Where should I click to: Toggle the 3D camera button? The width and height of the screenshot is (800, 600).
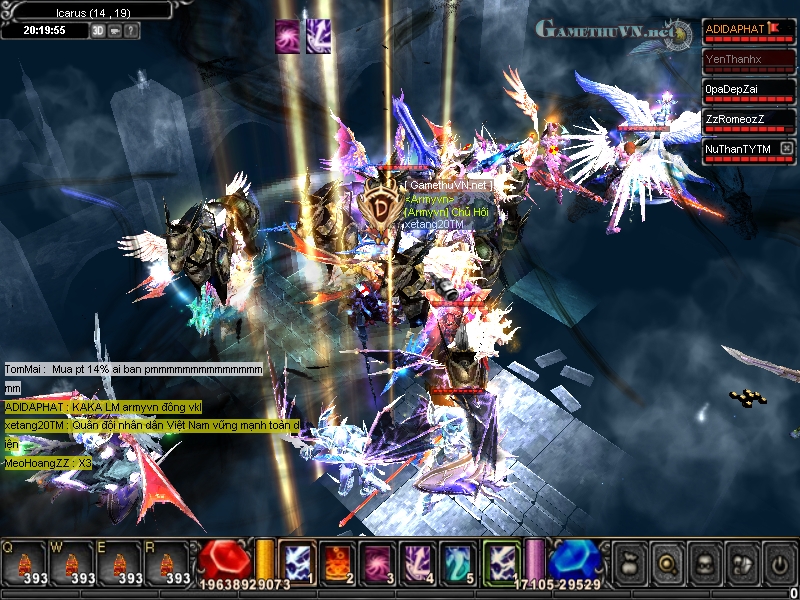(x=99, y=30)
